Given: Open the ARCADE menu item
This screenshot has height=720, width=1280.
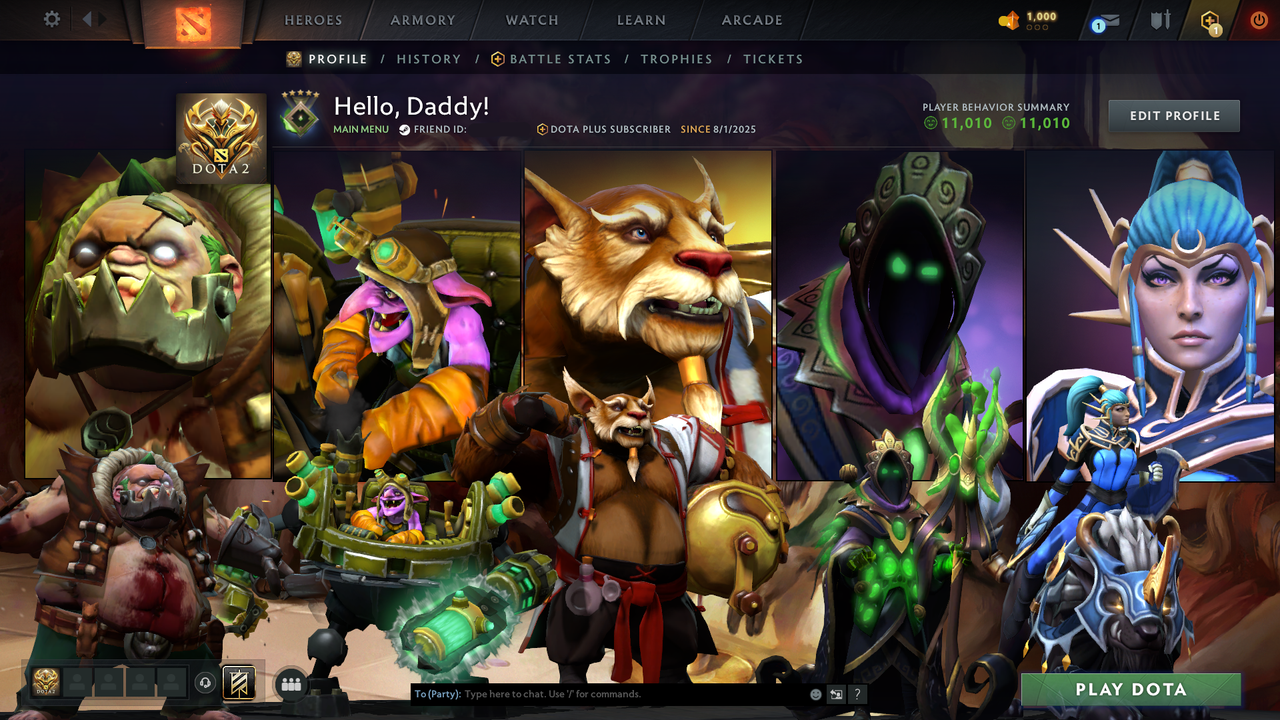Looking at the screenshot, I should click(x=751, y=20).
